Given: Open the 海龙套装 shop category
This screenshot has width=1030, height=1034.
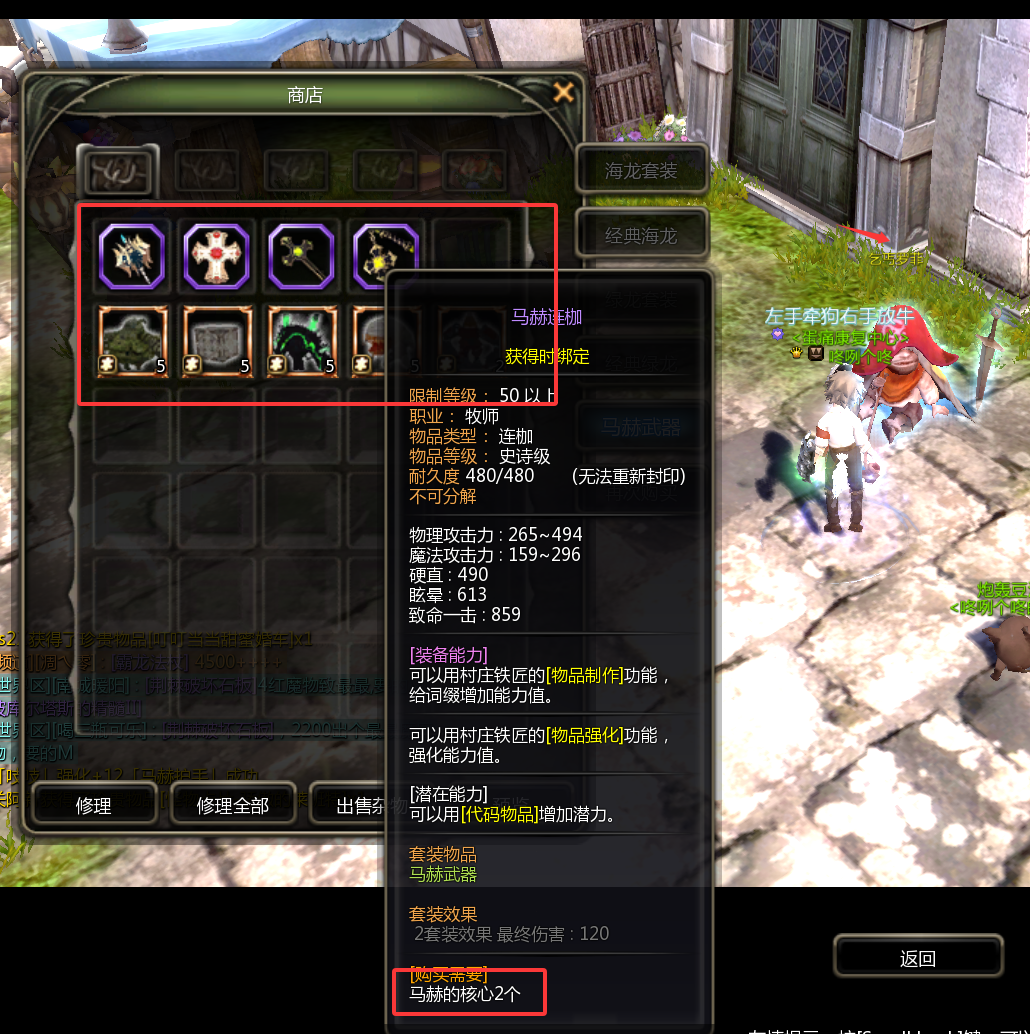Looking at the screenshot, I should (x=642, y=171).
